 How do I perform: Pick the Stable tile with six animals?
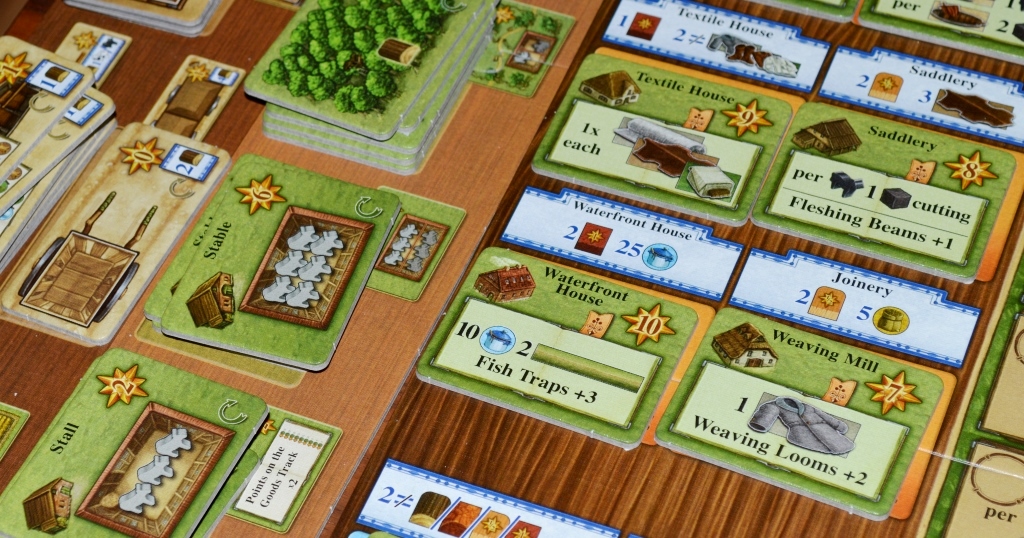pos(275,265)
